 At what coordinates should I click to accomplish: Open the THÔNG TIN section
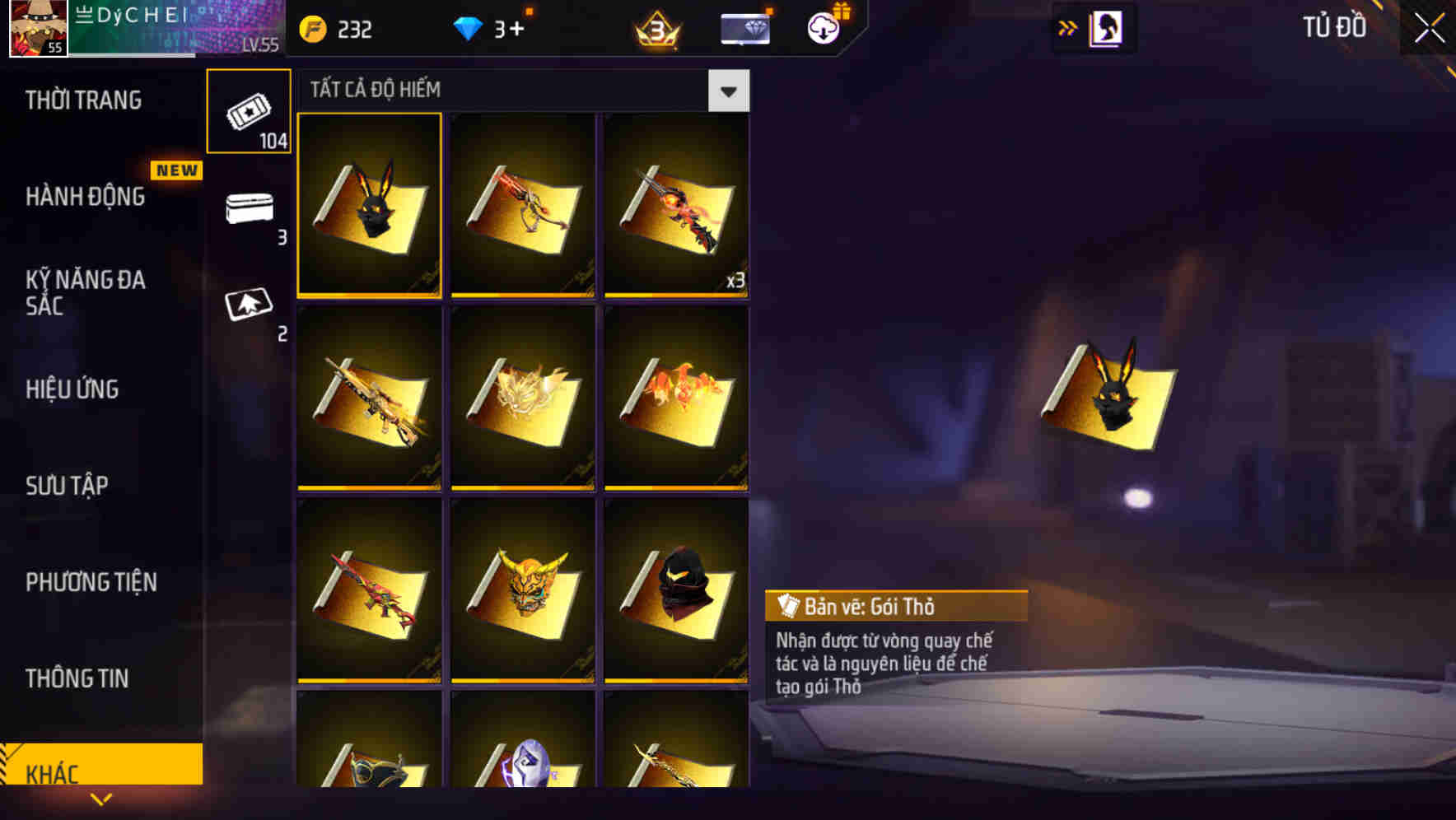(78, 679)
